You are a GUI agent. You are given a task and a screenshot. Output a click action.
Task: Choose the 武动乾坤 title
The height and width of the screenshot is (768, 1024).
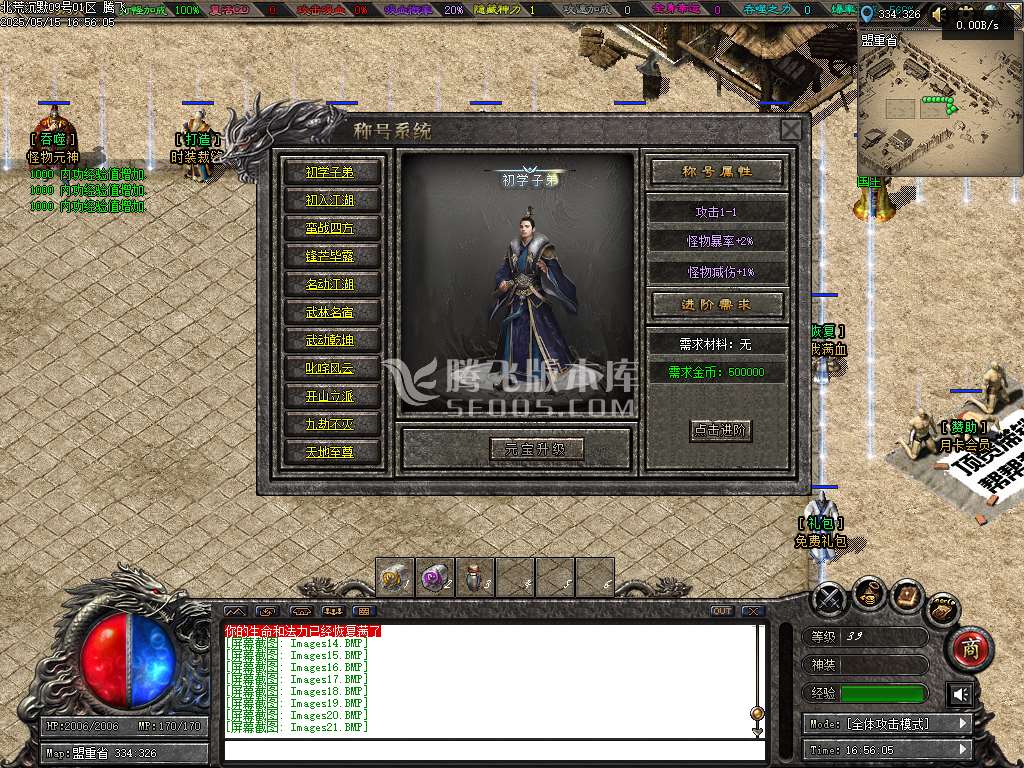coord(329,340)
